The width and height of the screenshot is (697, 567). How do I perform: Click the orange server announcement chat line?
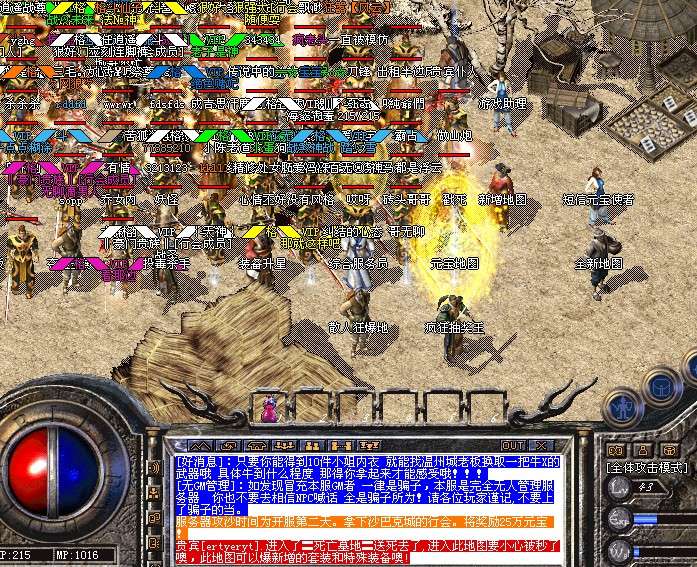point(360,521)
